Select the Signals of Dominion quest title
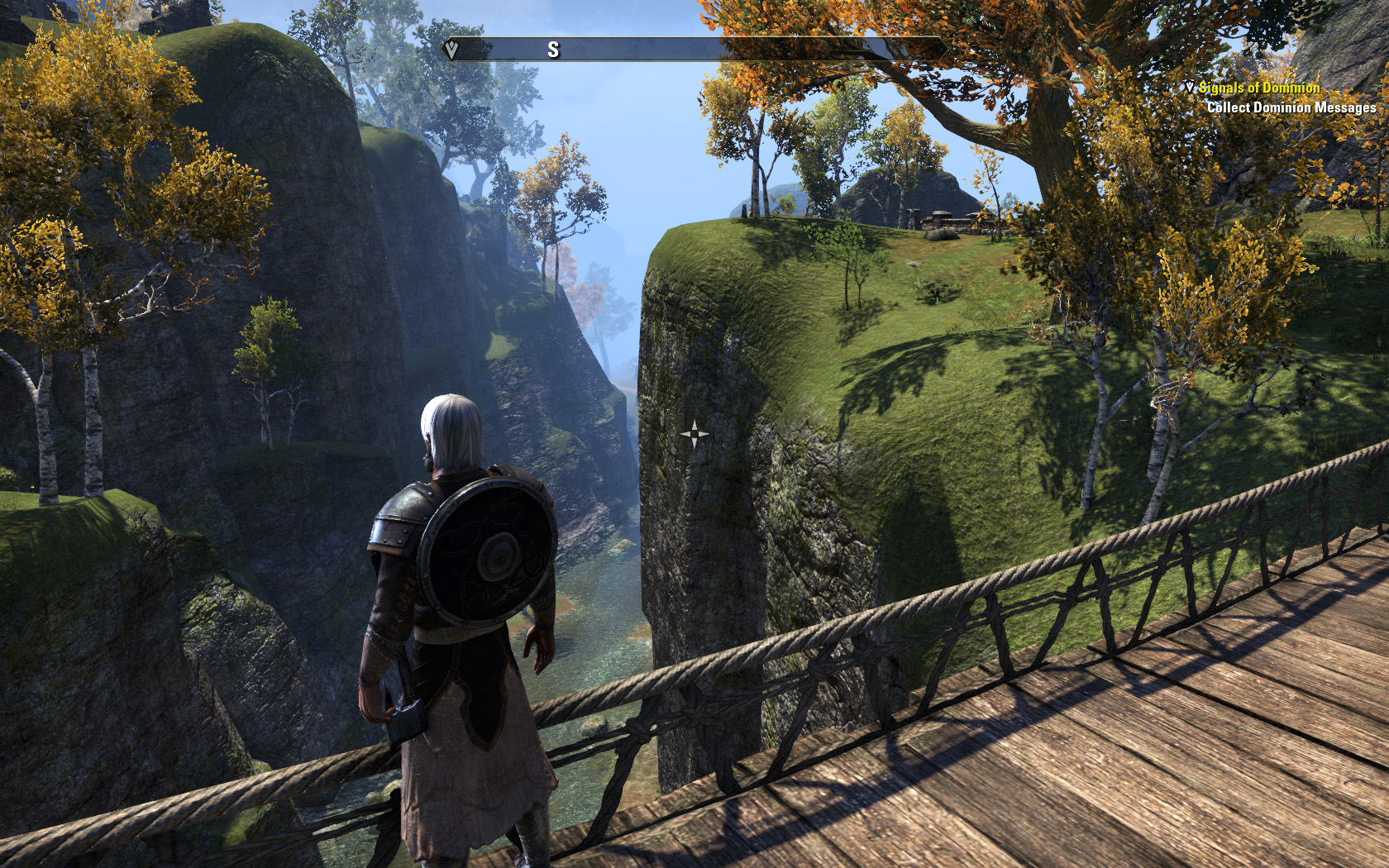The width and height of the screenshot is (1389, 868). coord(1258,88)
